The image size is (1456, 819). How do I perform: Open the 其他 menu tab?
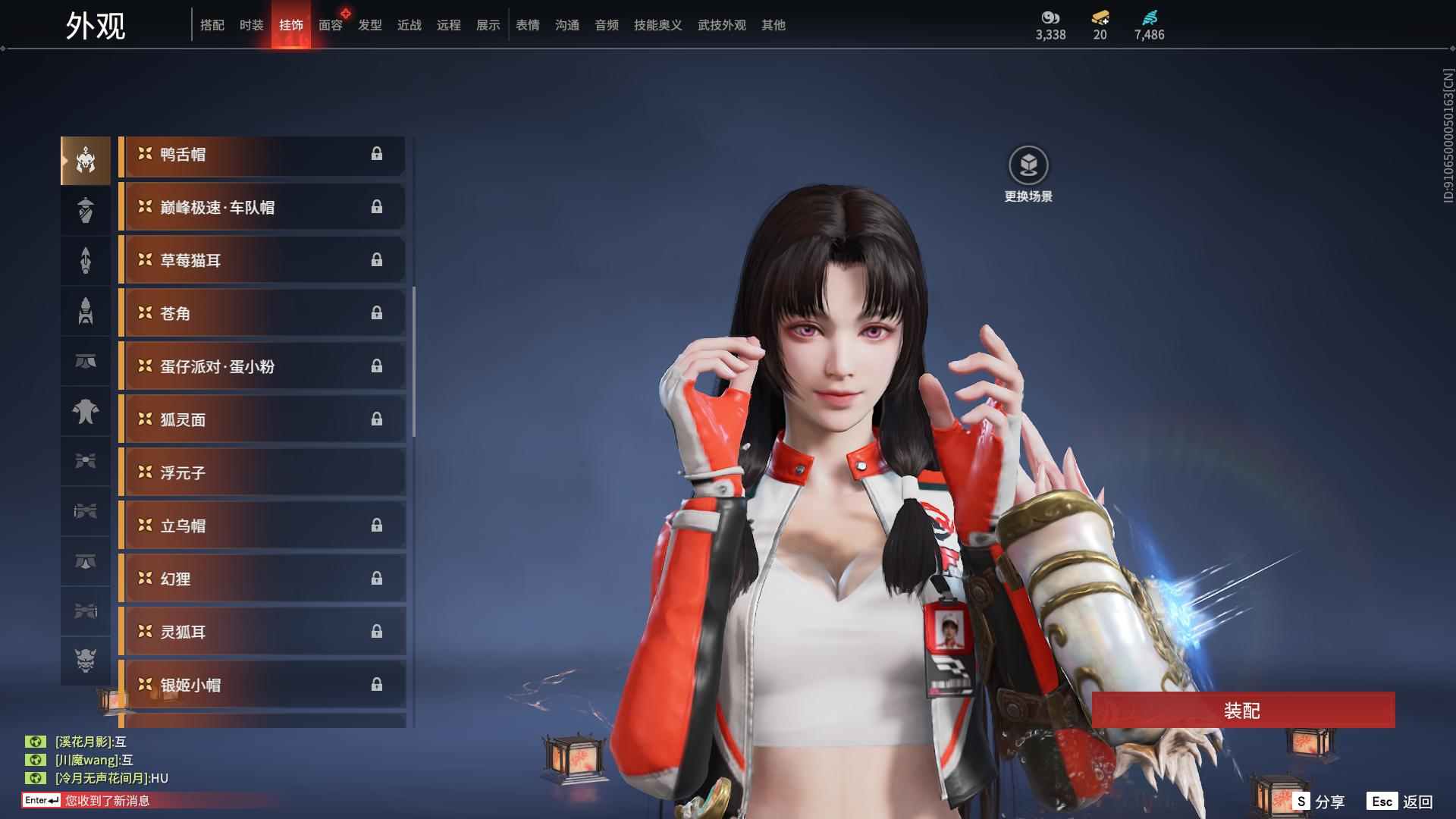tap(772, 24)
